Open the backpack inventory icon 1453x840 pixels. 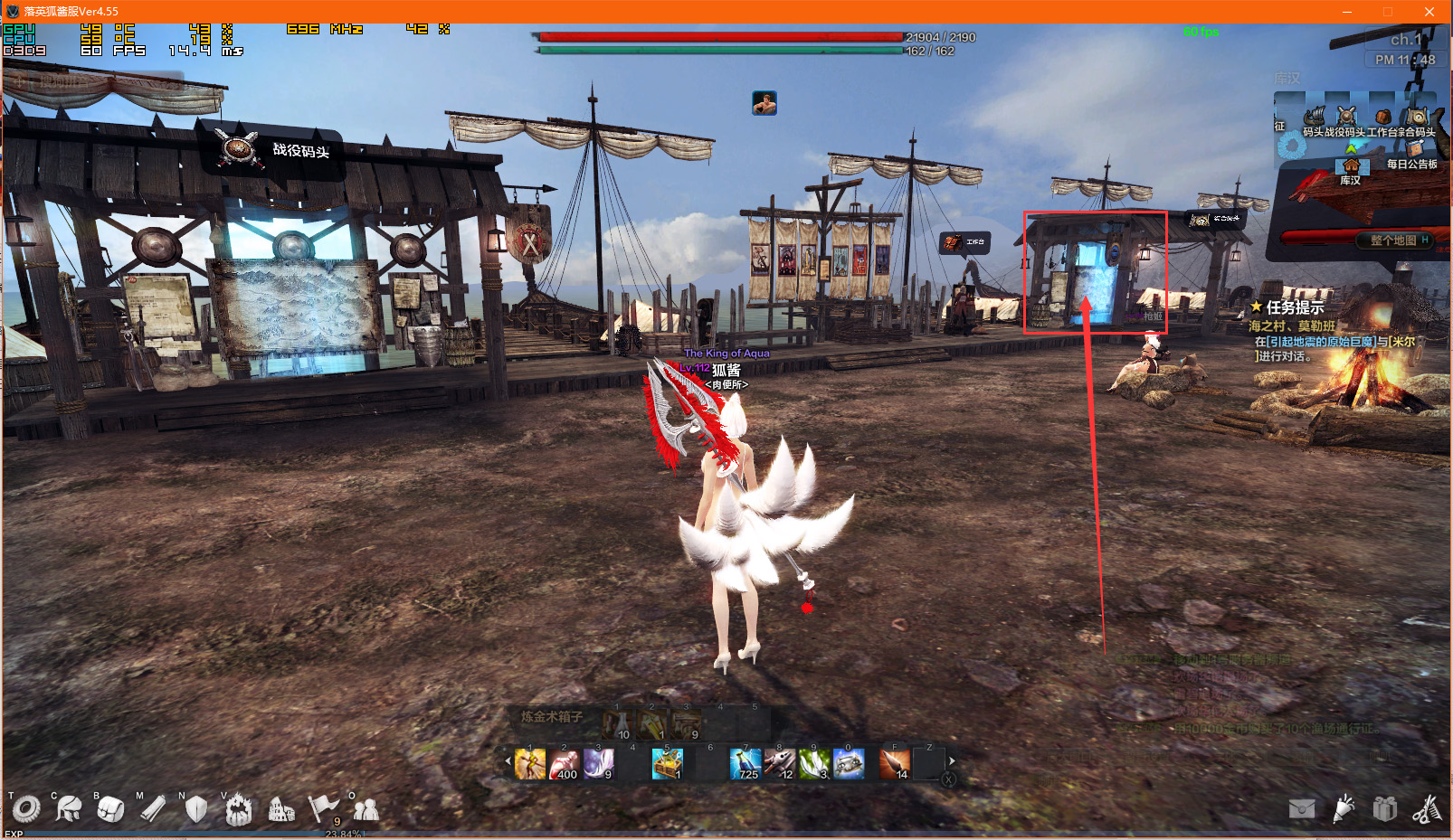point(110,808)
